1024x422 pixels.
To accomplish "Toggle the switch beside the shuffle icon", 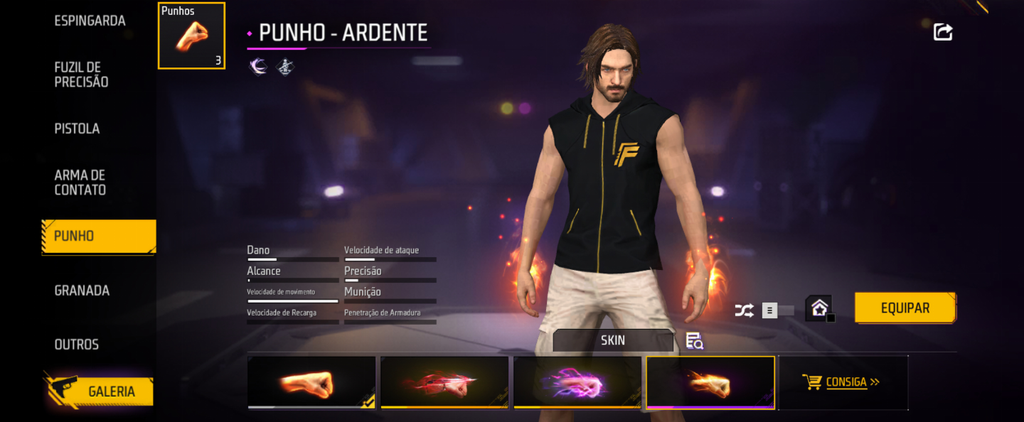I will tap(777, 310).
